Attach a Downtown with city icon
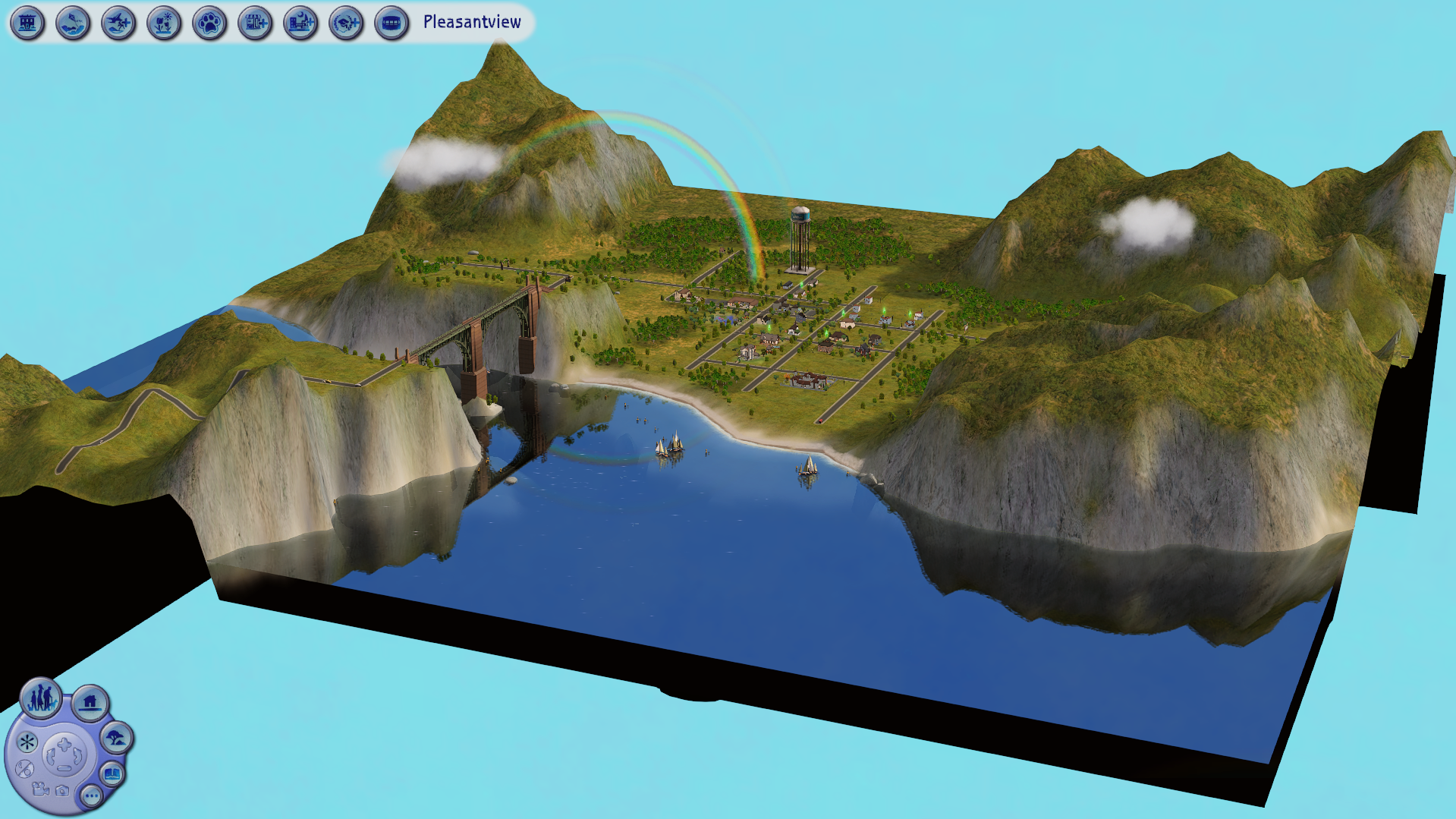This screenshot has width=1456, height=819. (x=300, y=23)
